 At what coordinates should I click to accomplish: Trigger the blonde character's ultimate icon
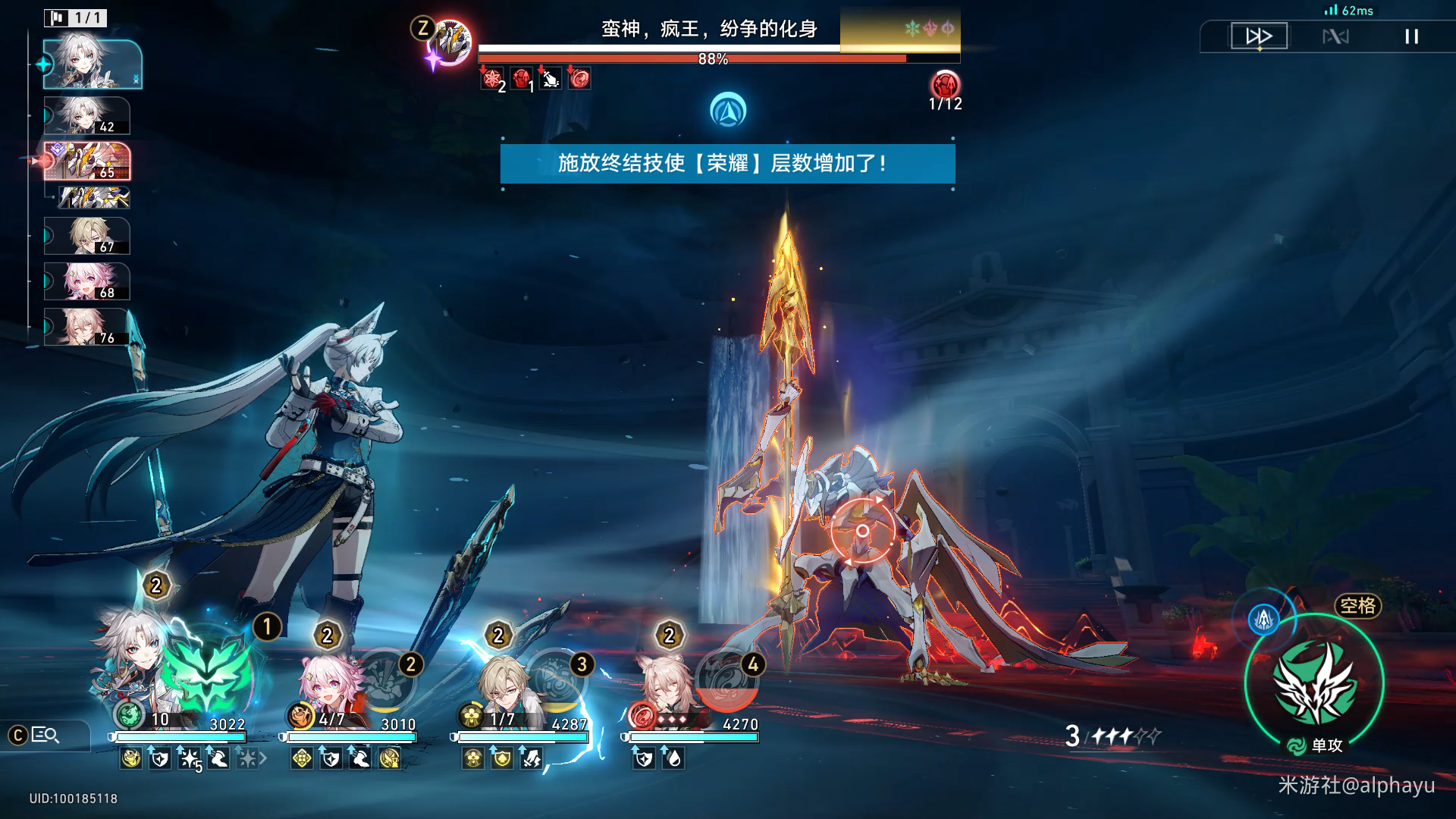click(556, 679)
